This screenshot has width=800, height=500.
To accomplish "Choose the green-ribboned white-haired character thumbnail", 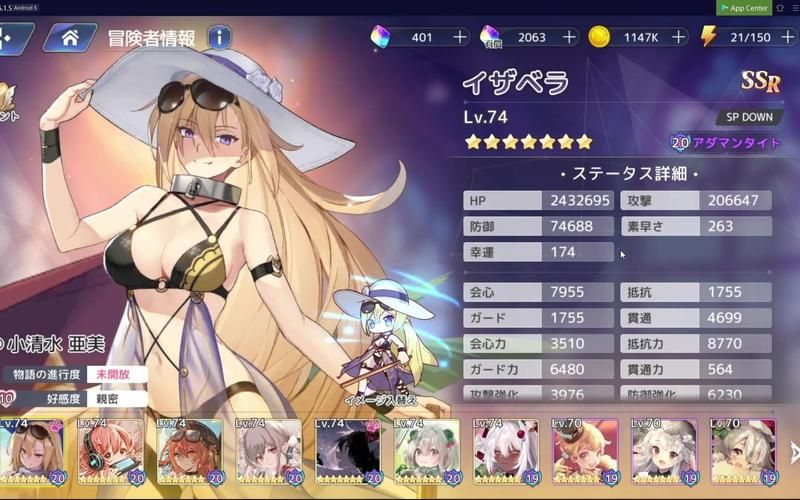I will coord(426,450).
